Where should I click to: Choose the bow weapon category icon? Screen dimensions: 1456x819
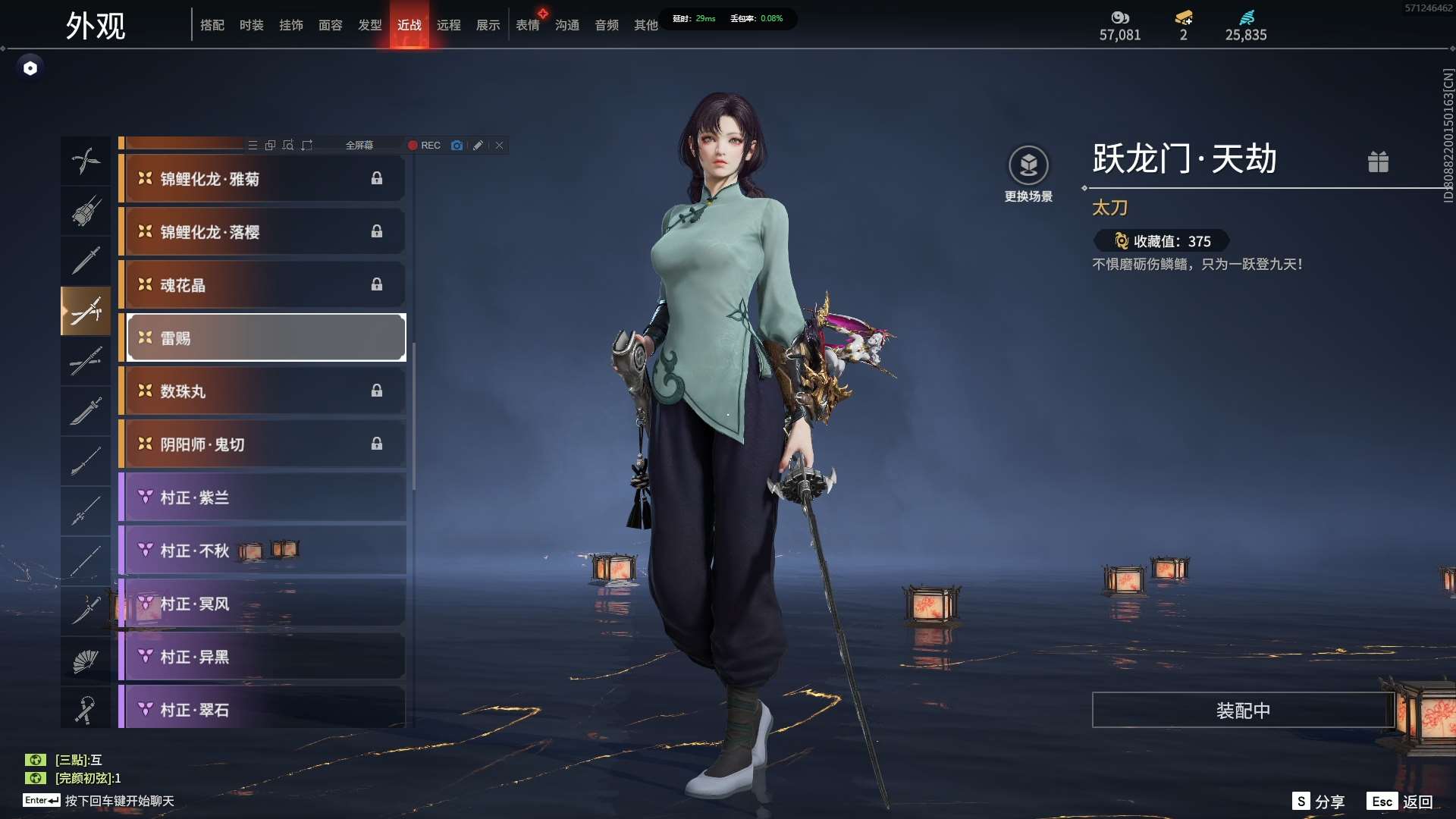pyautogui.click(x=86, y=161)
